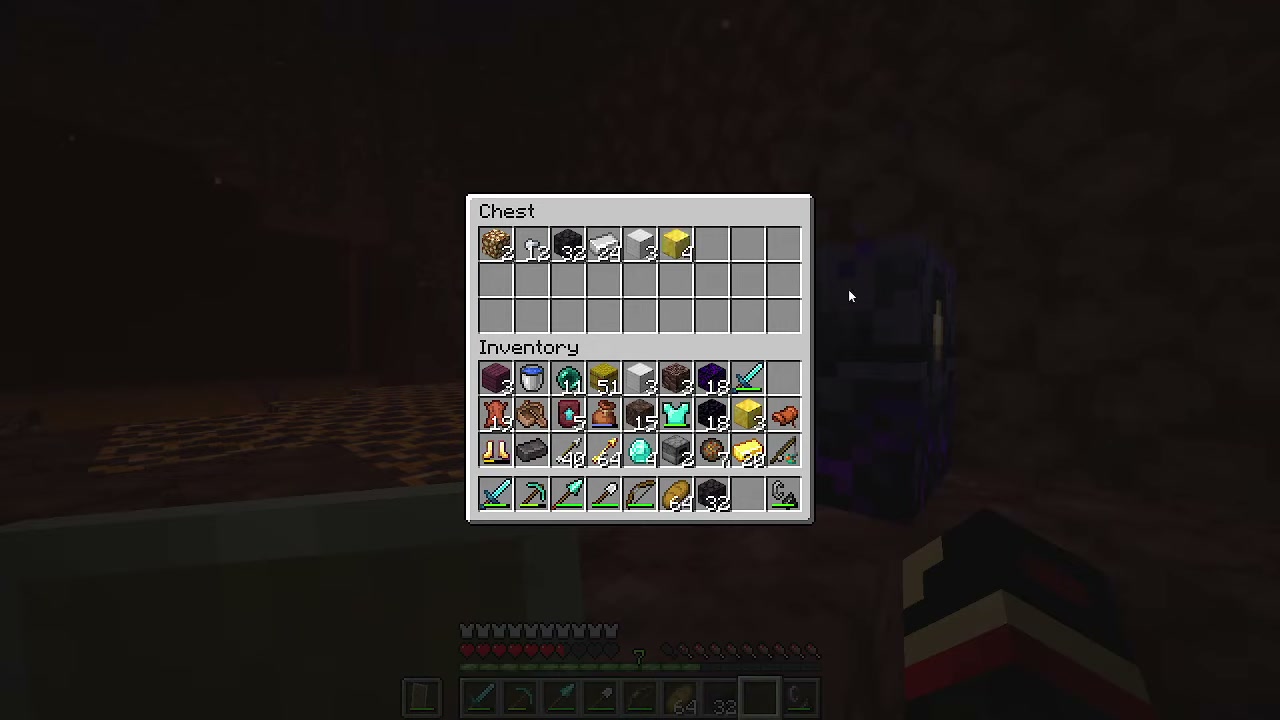Grab the saddle from the inventory
The image size is (1280, 720).
(x=533, y=416)
